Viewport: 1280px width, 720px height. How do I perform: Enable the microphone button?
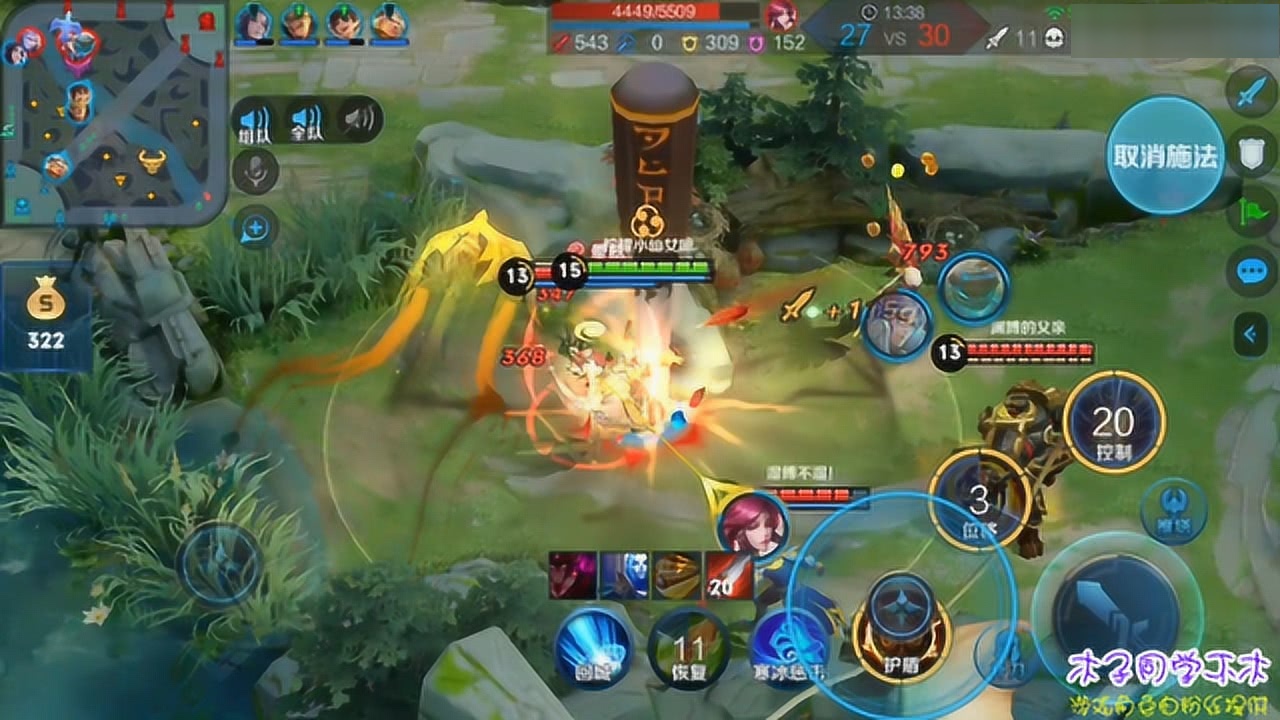pyautogui.click(x=255, y=171)
